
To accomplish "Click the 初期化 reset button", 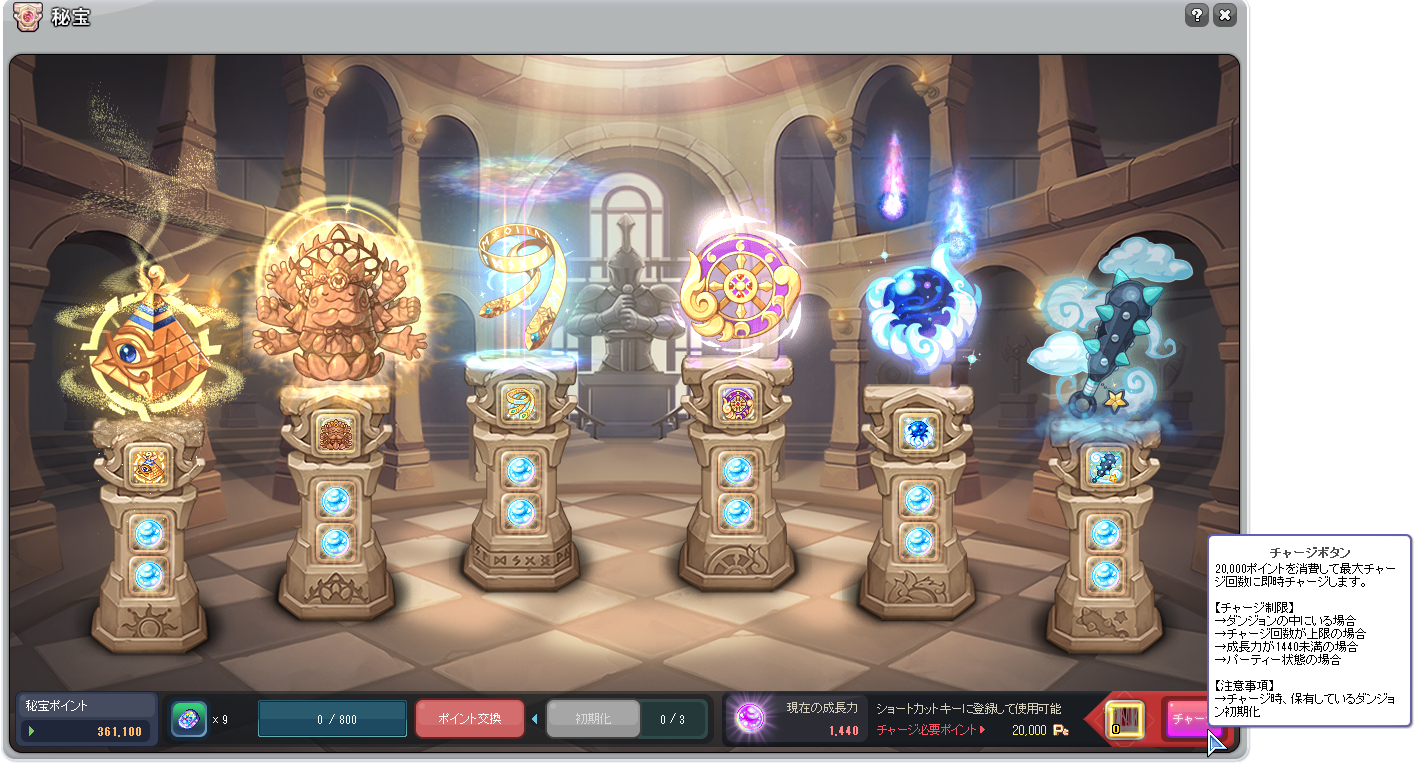I will 592,719.
